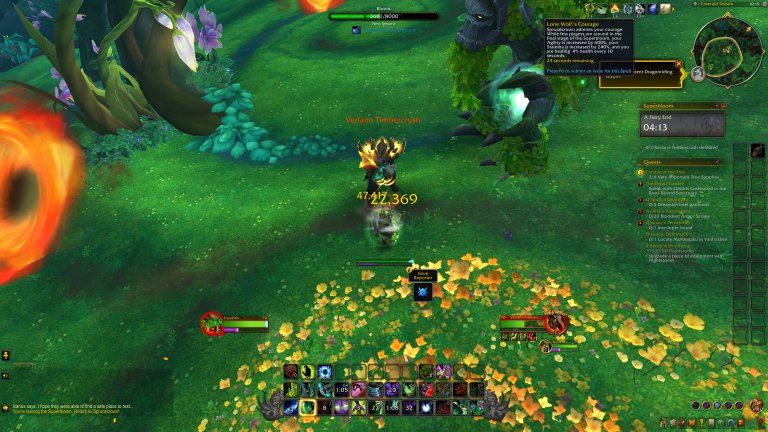
Task: Select the player unit frame portrait
Action: [x=212, y=323]
